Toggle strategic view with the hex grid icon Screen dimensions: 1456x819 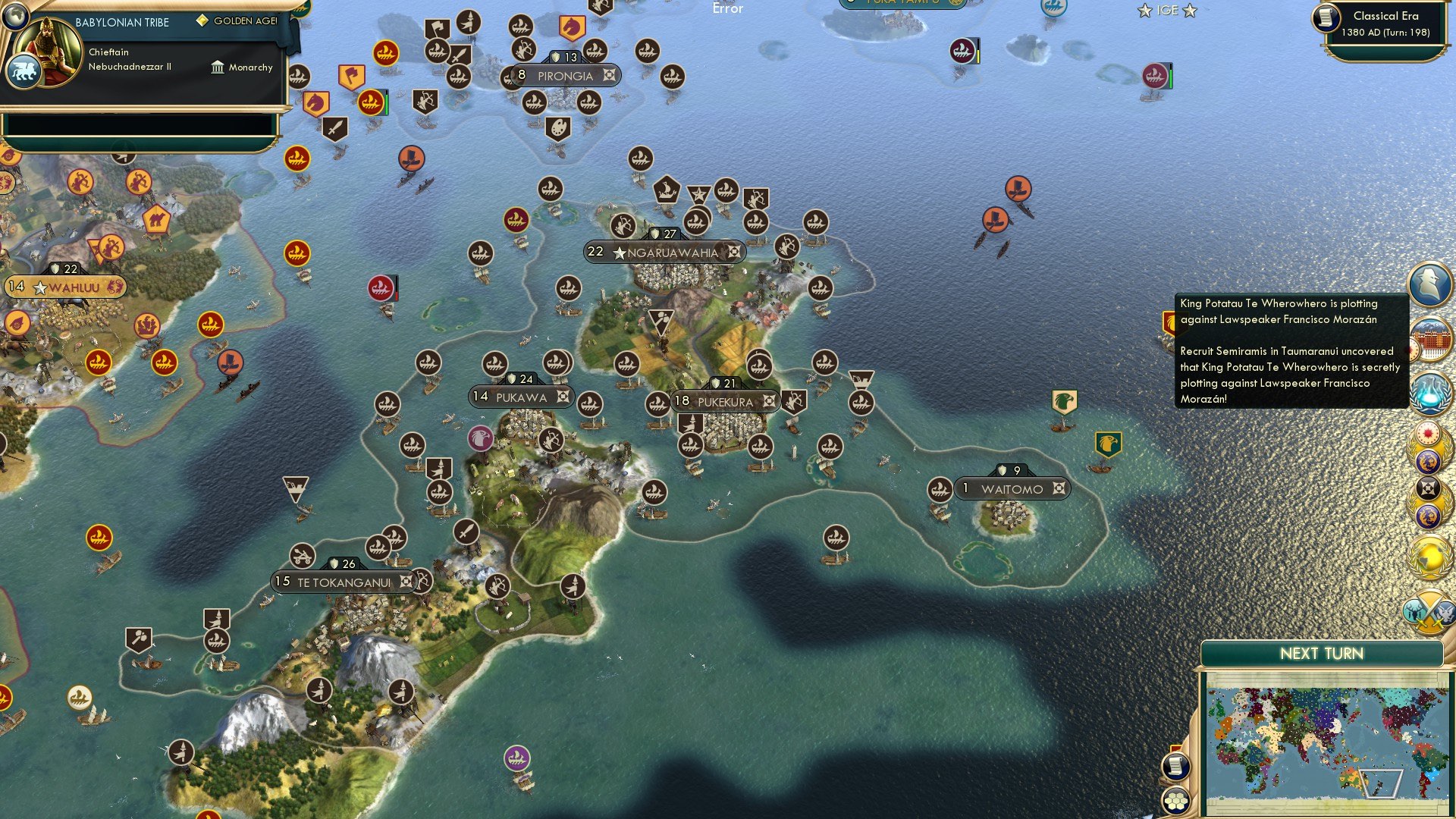[1176, 802]
